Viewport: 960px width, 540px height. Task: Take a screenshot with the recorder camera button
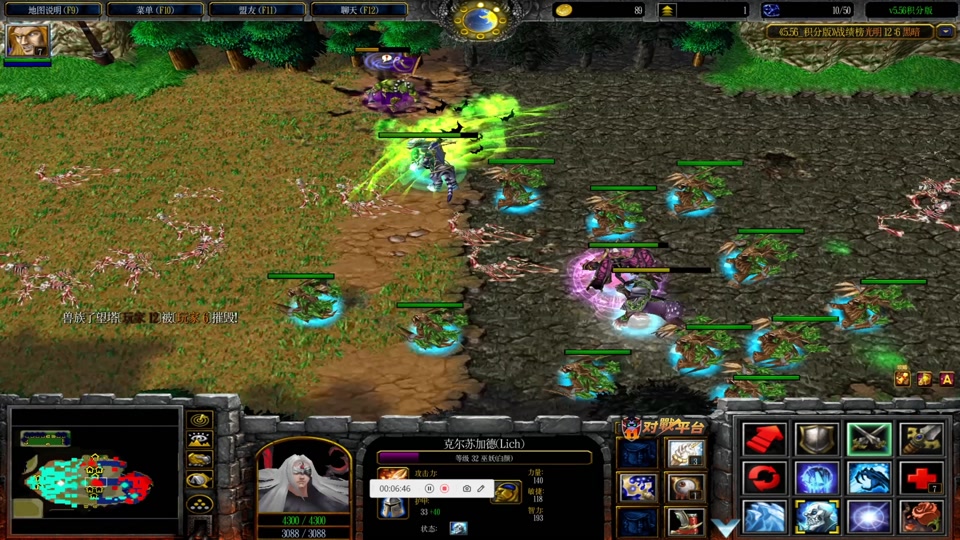point(466,489)
